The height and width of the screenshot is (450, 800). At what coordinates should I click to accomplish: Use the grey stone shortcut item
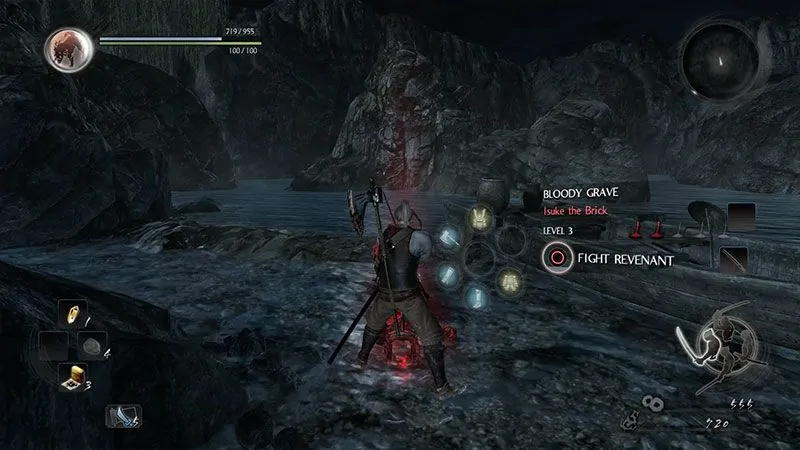[91, 345]
